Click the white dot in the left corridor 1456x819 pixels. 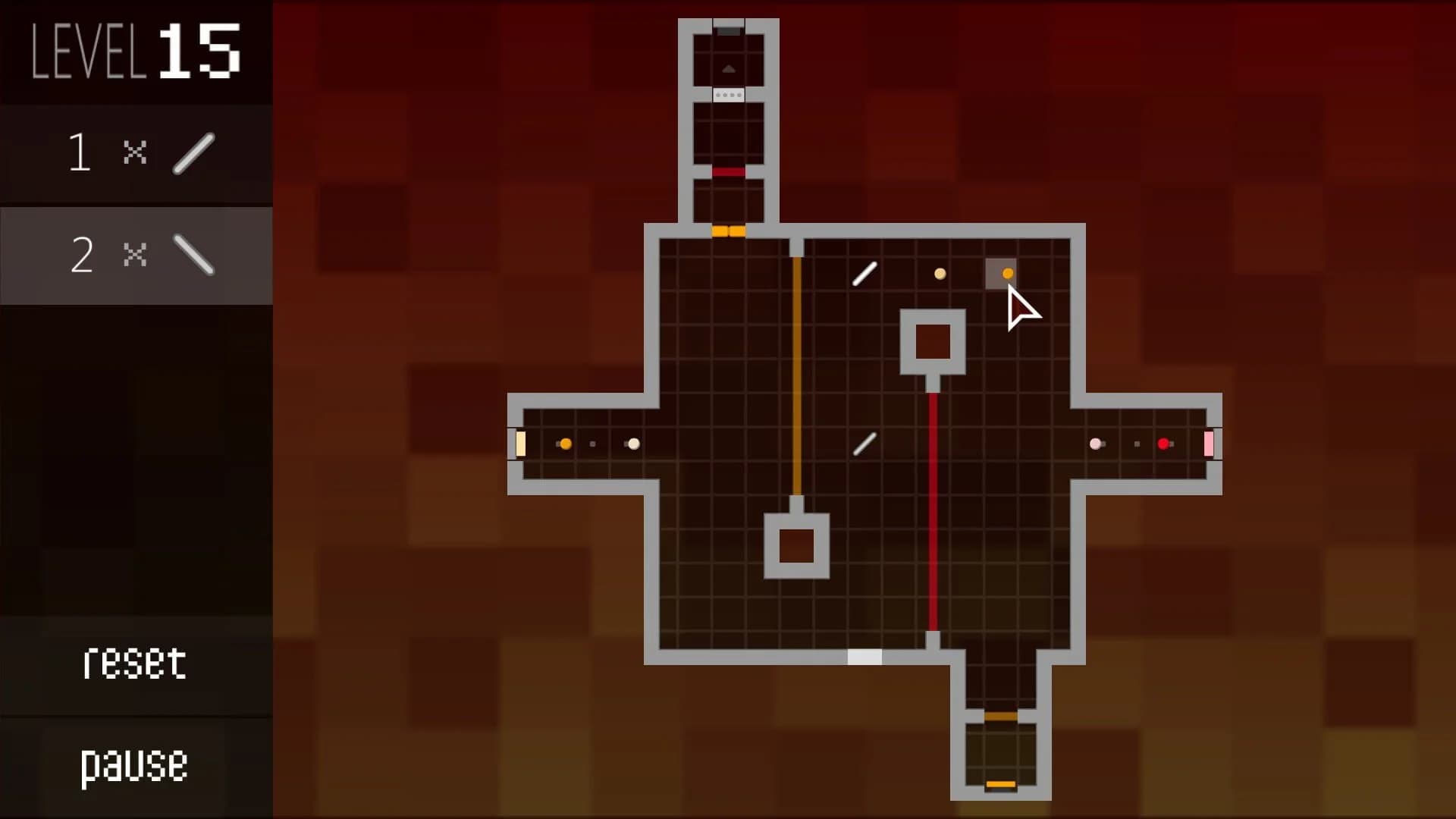coord(633,444)
